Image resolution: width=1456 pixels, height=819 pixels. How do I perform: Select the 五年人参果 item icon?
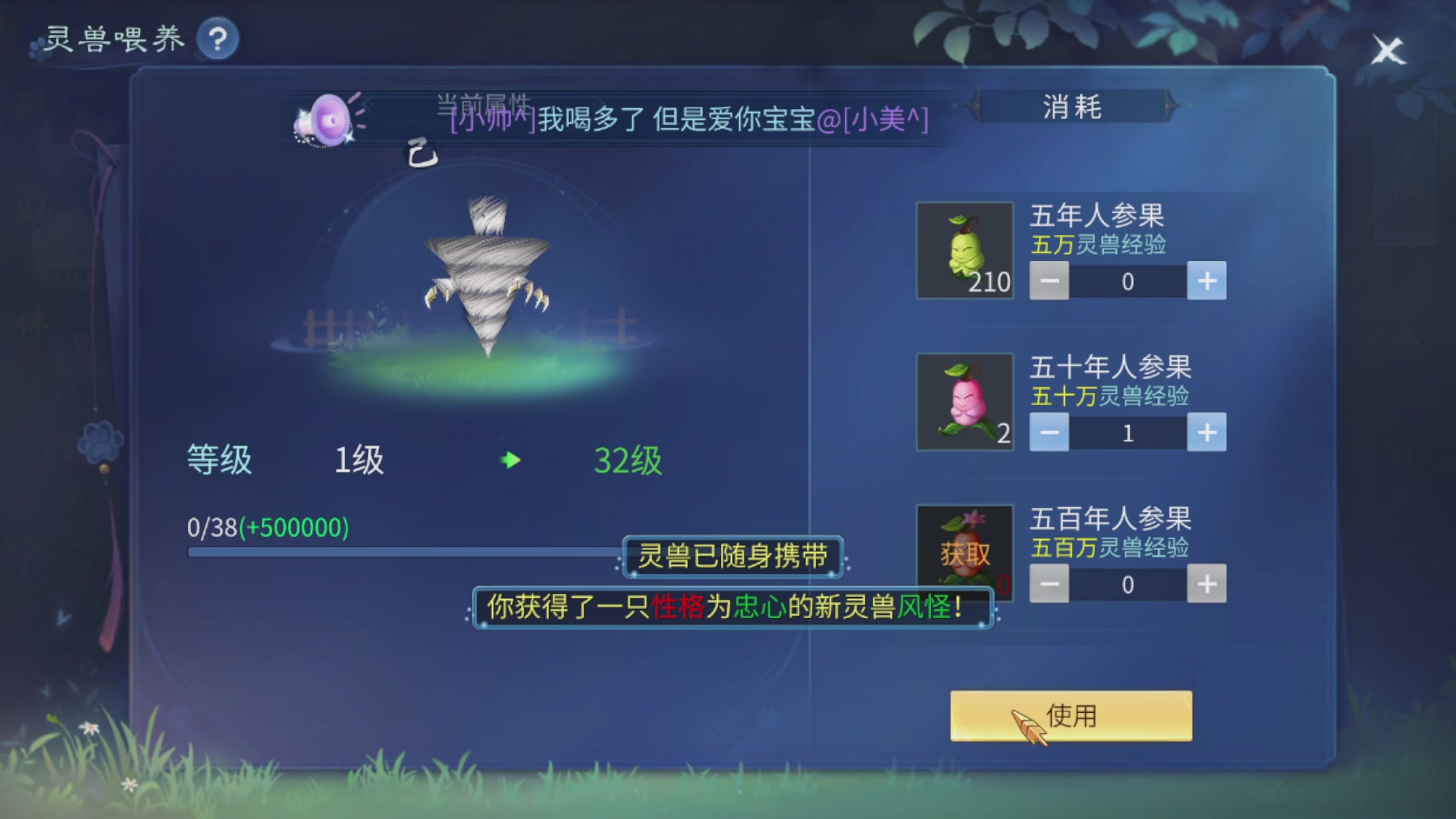[965, 249]
